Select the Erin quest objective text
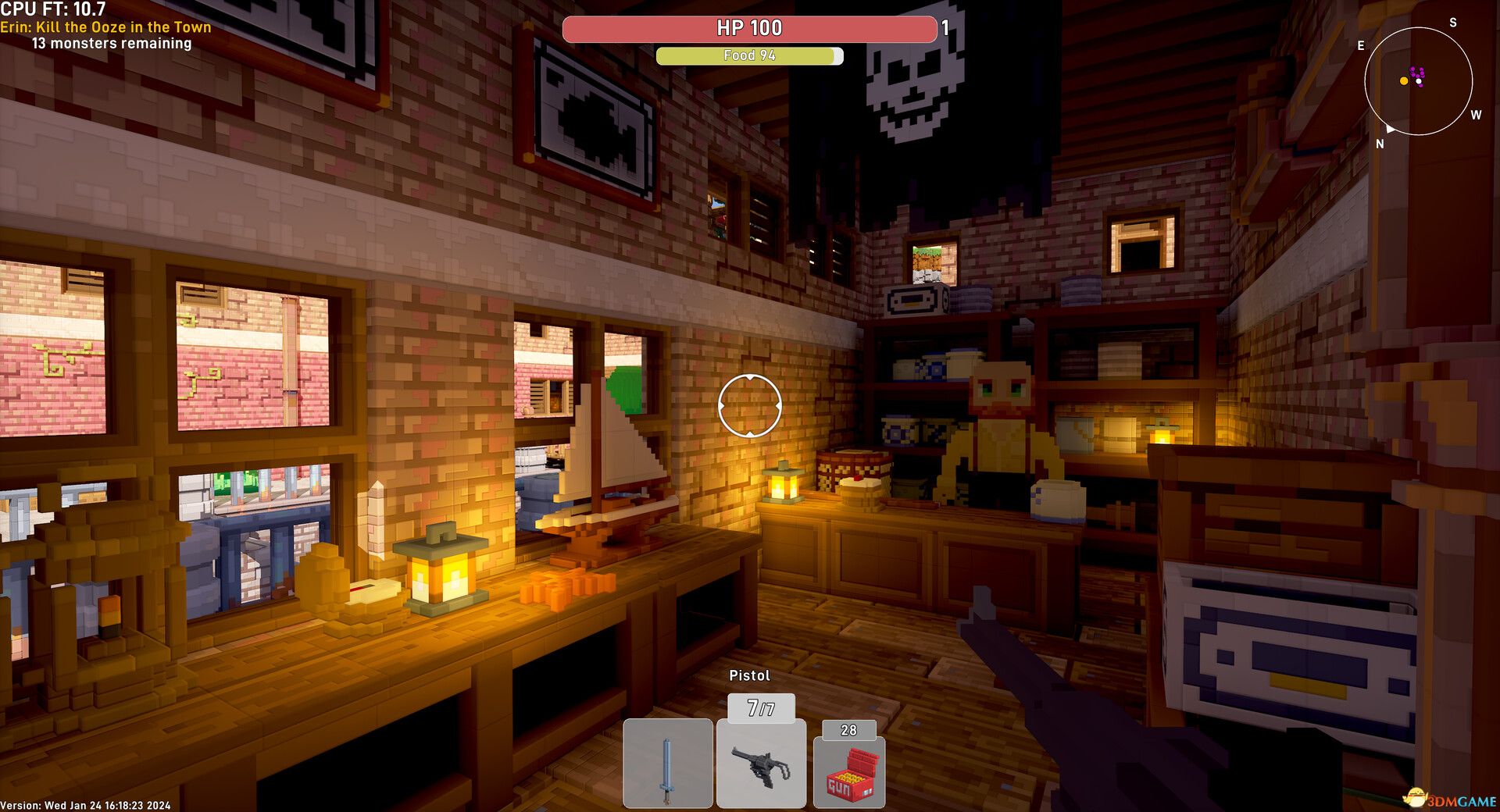 click(x=106, y=27)
